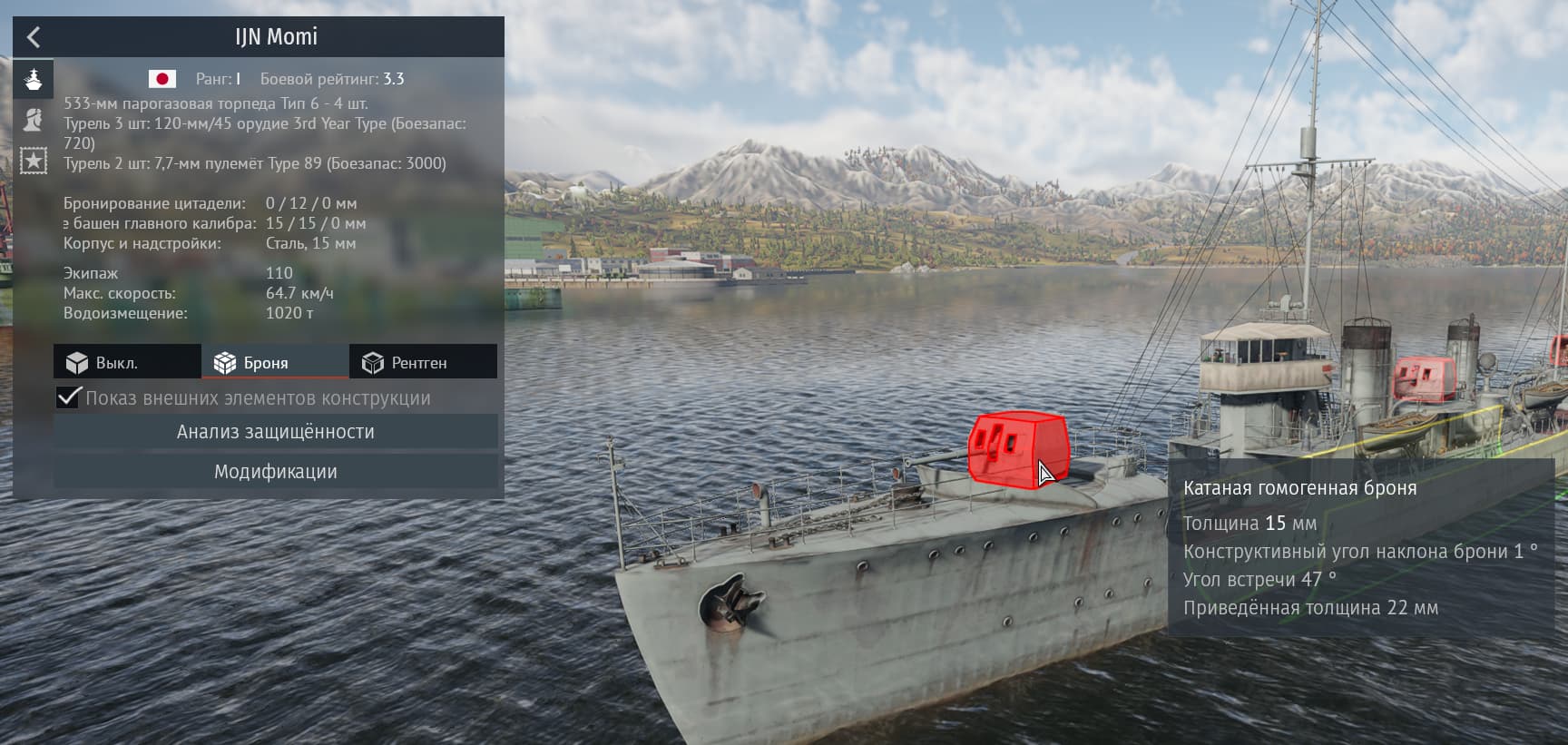Open the star icon tab
Viewport: 1568px width, 745px height.
(x=34, y=161)
